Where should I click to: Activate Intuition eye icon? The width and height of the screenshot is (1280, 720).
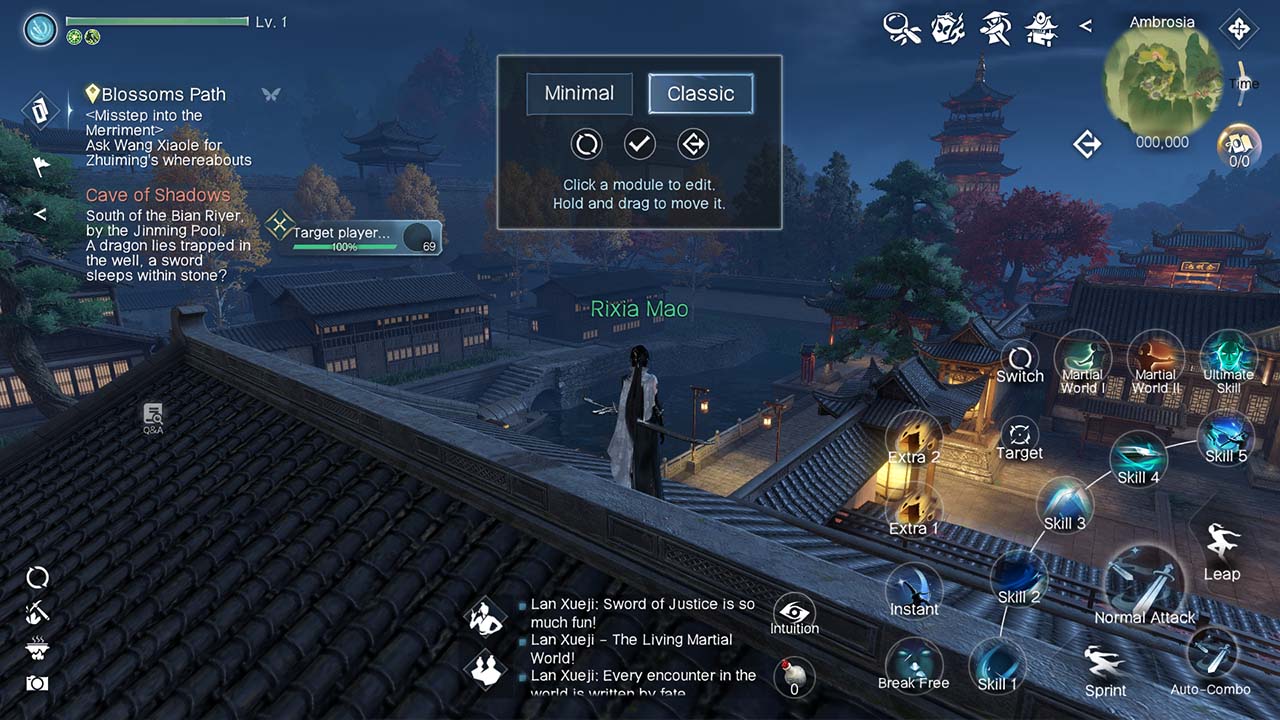tap(795, 613)
